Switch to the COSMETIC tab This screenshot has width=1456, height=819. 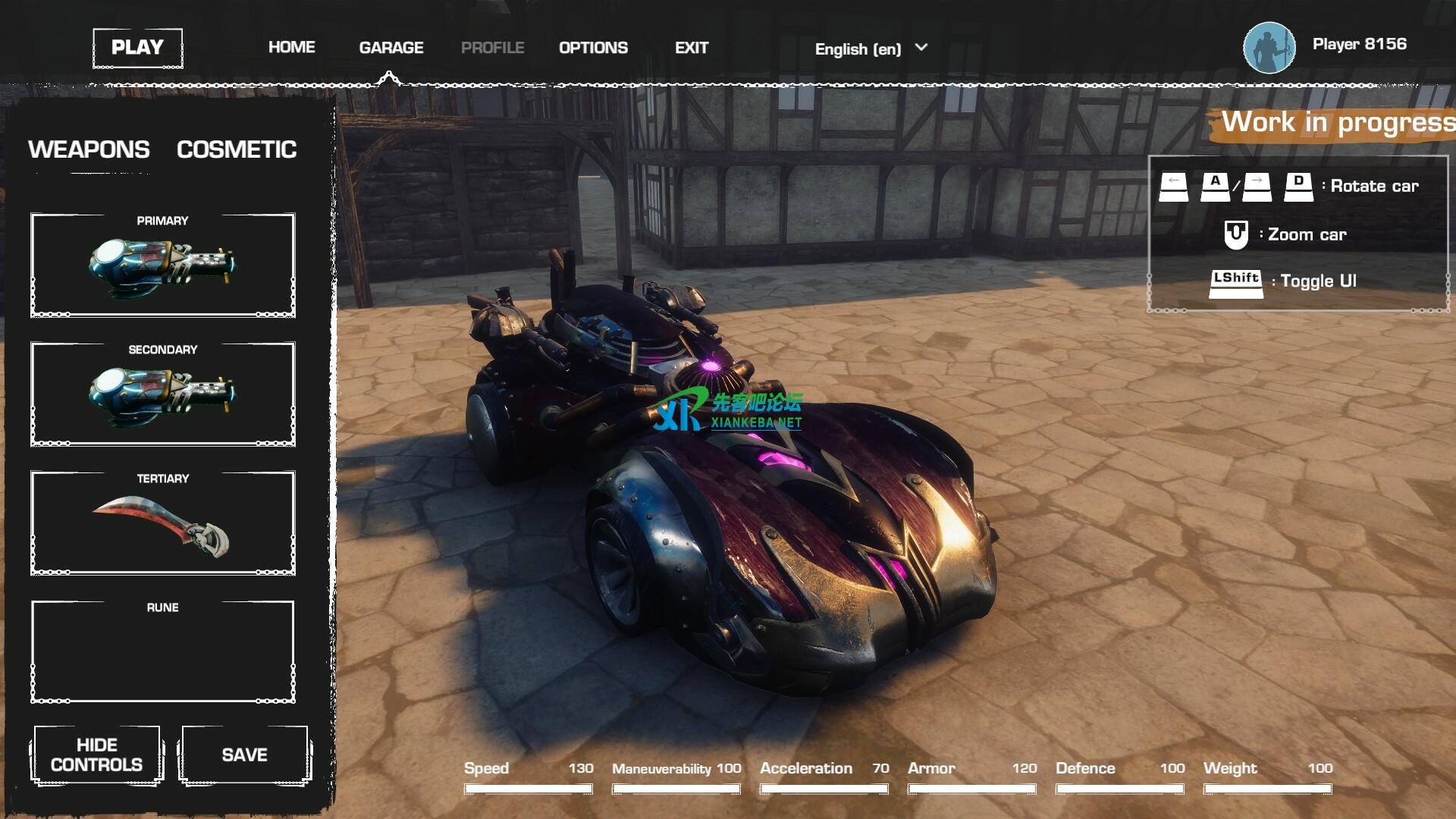[237, 149]
